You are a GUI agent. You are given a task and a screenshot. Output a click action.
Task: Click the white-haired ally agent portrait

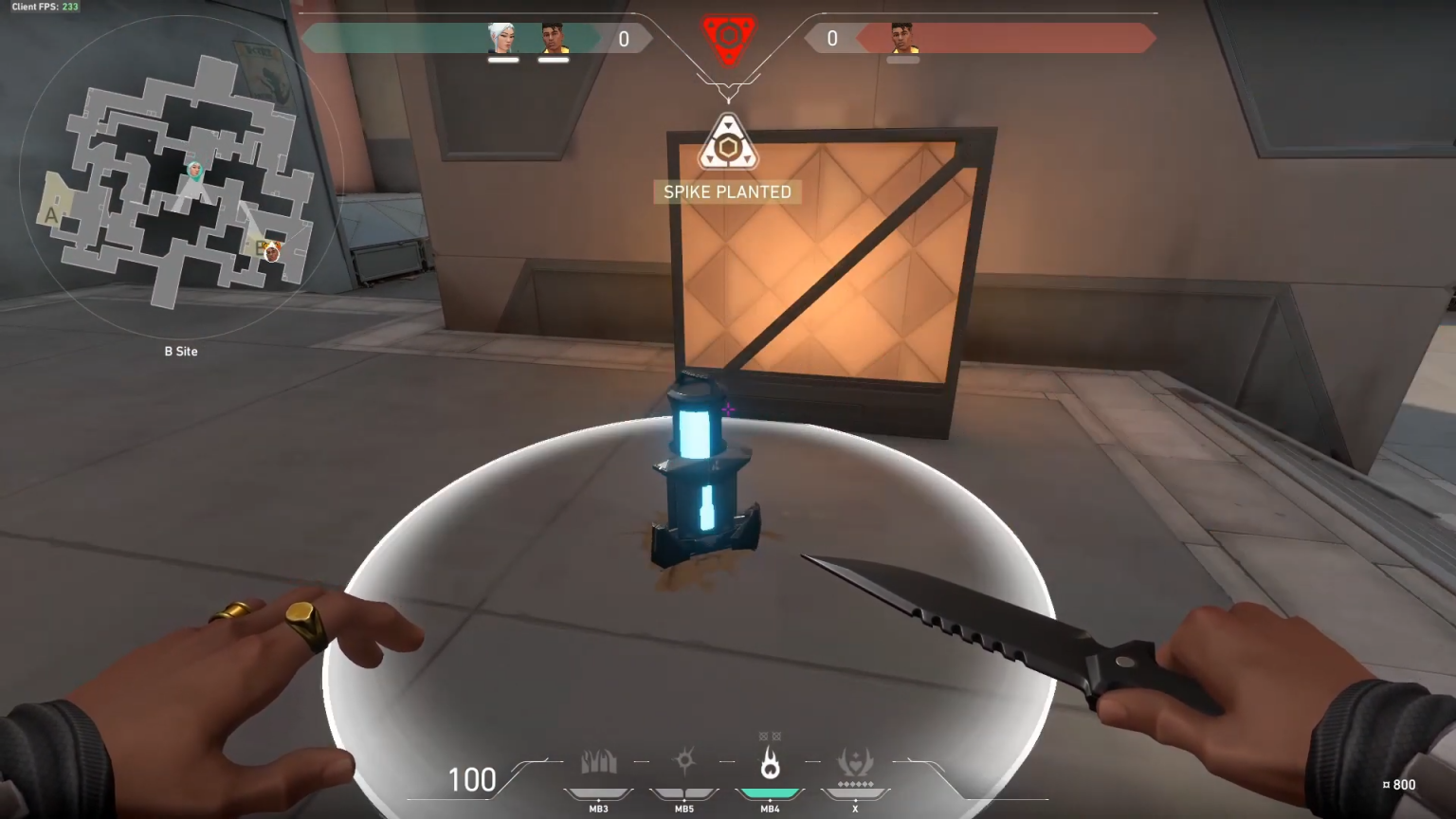502,39
